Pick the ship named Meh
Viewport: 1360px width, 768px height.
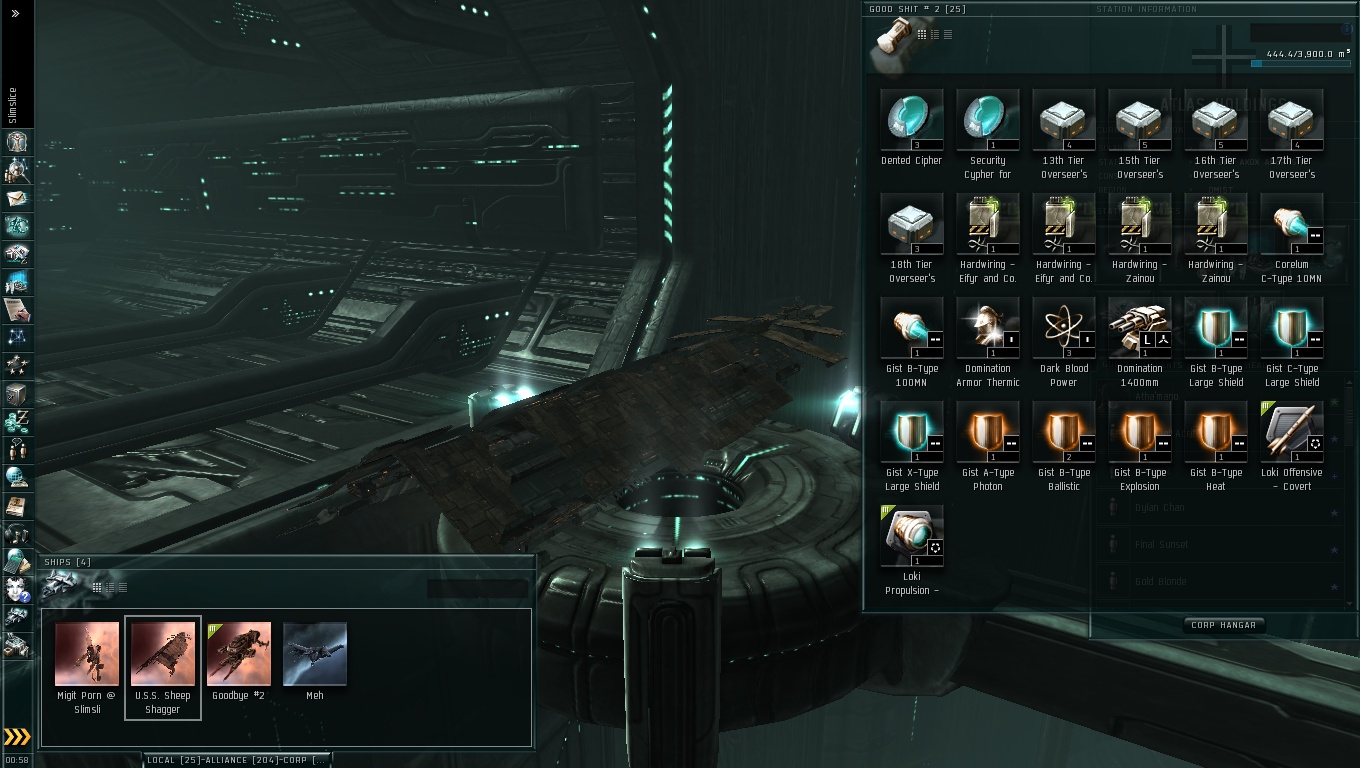point(314,654)
